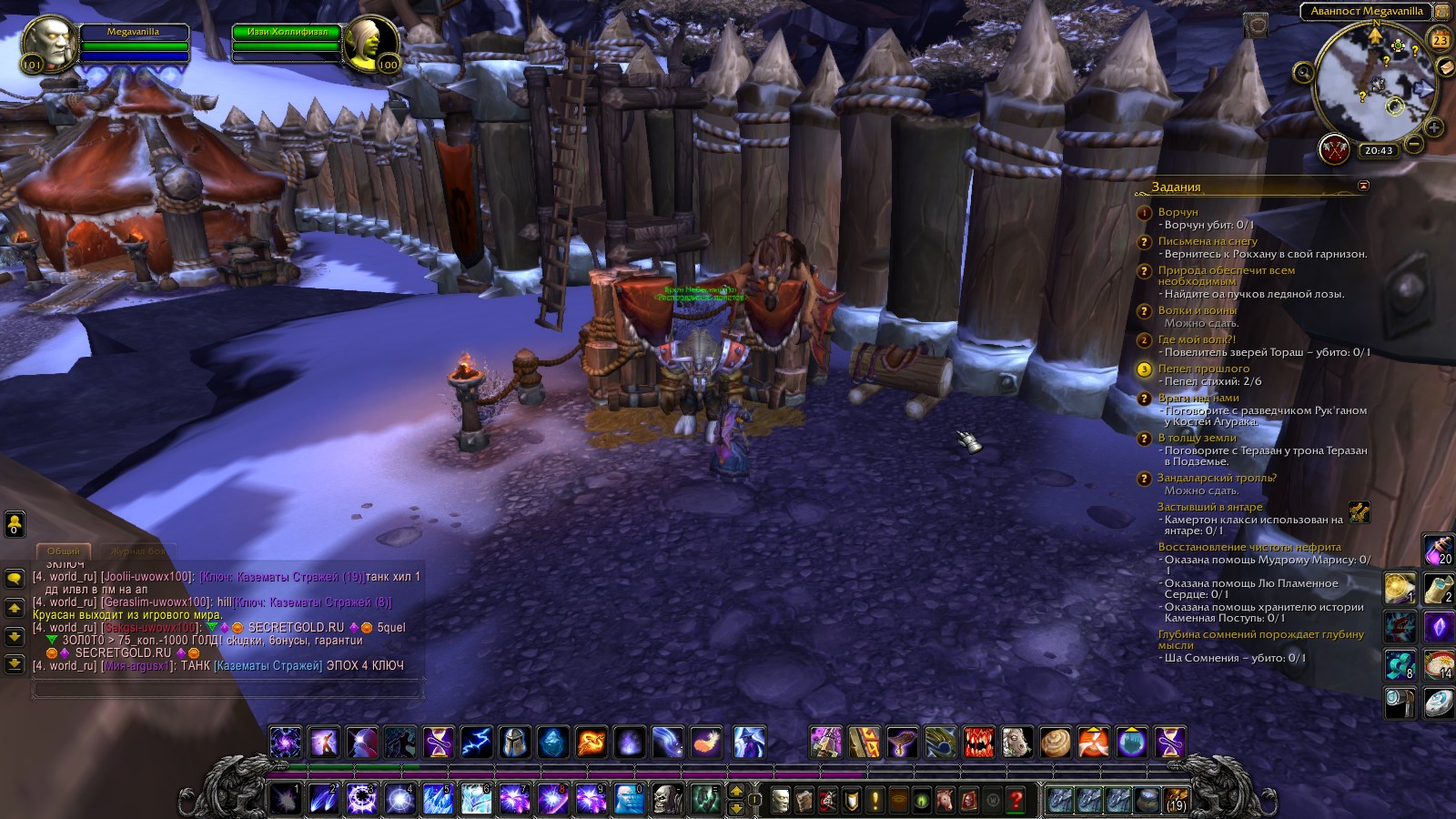Zoom in the minimap with the plus button
The height and width of the screenshot is (819, 1456).
tap(1434, 127)
